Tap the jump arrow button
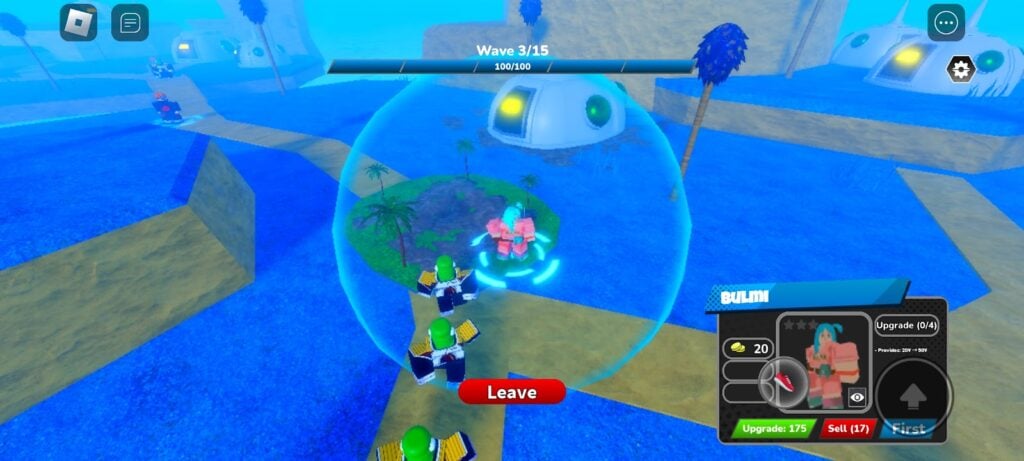1024x461 pixels. pyautogui.click(x=912, y=395)
